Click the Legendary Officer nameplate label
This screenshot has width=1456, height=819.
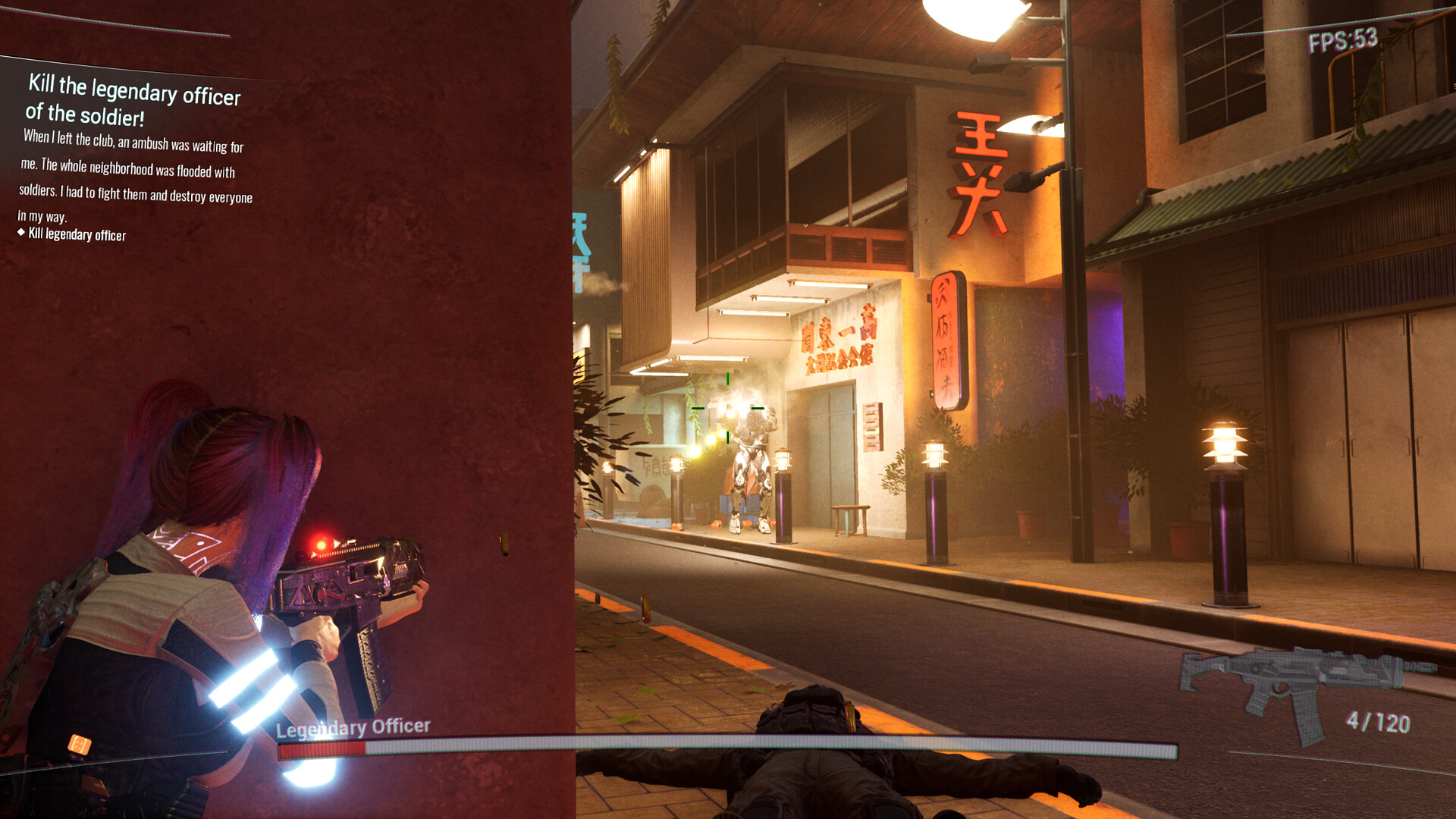pyautogui.click(x=353, y=726)
